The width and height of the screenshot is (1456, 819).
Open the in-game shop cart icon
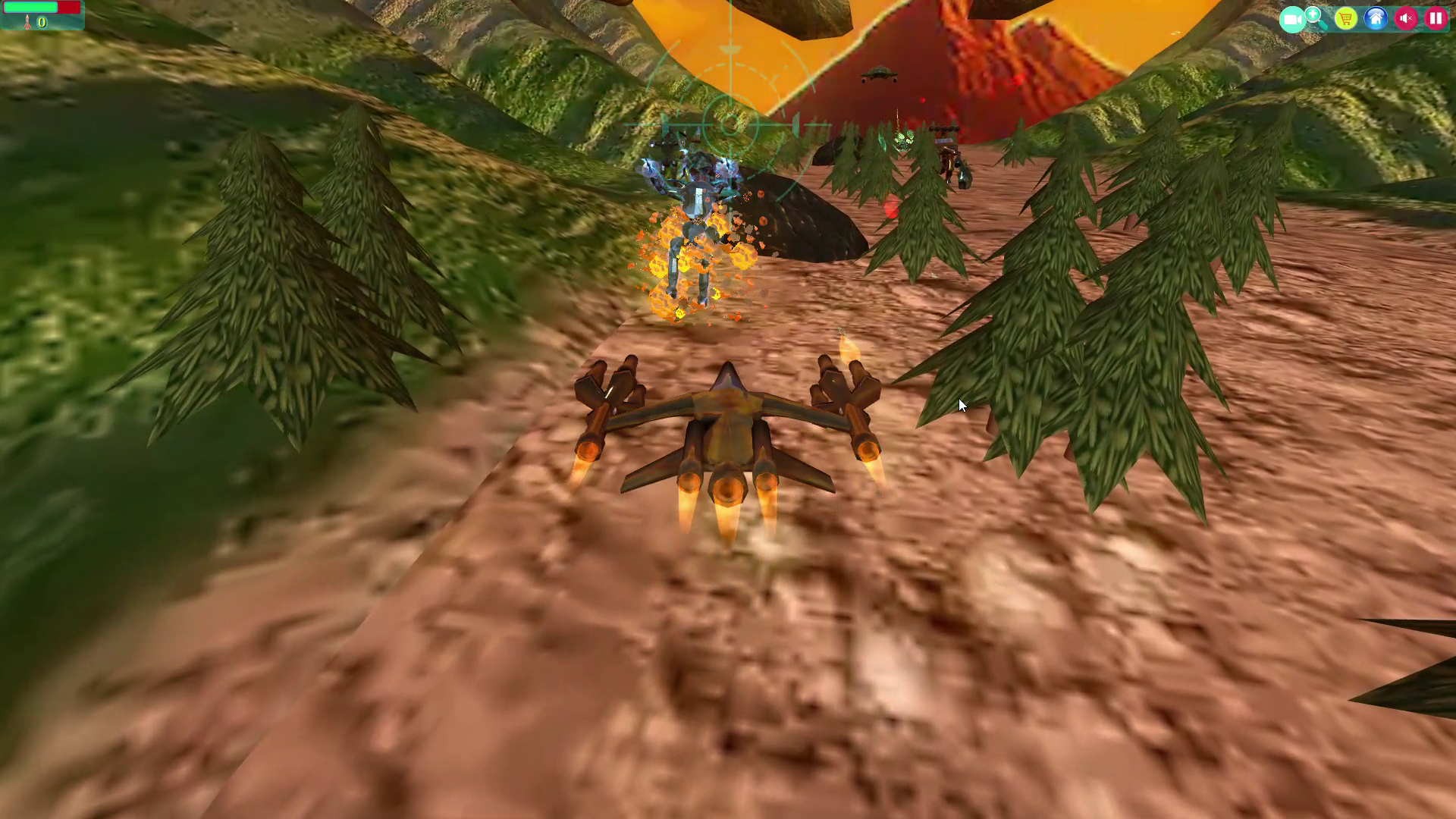[x=1346, y=18]
